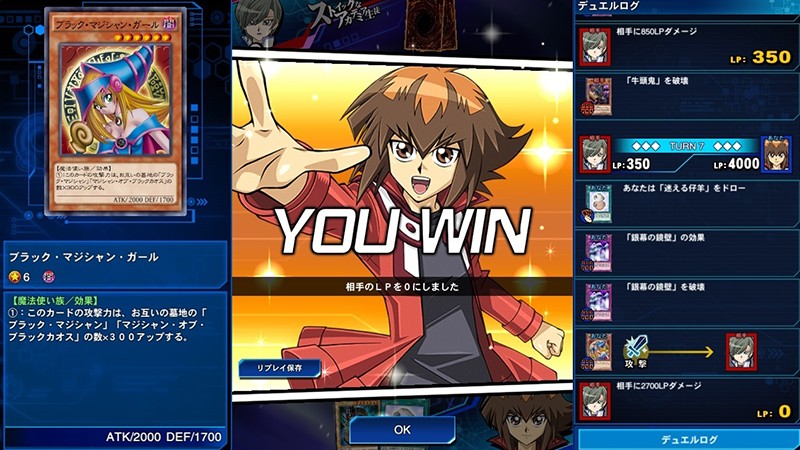Screen dimensions: 800x450
Task: Select the 850LP damage log entry
Action: click(x=688, y=47)
